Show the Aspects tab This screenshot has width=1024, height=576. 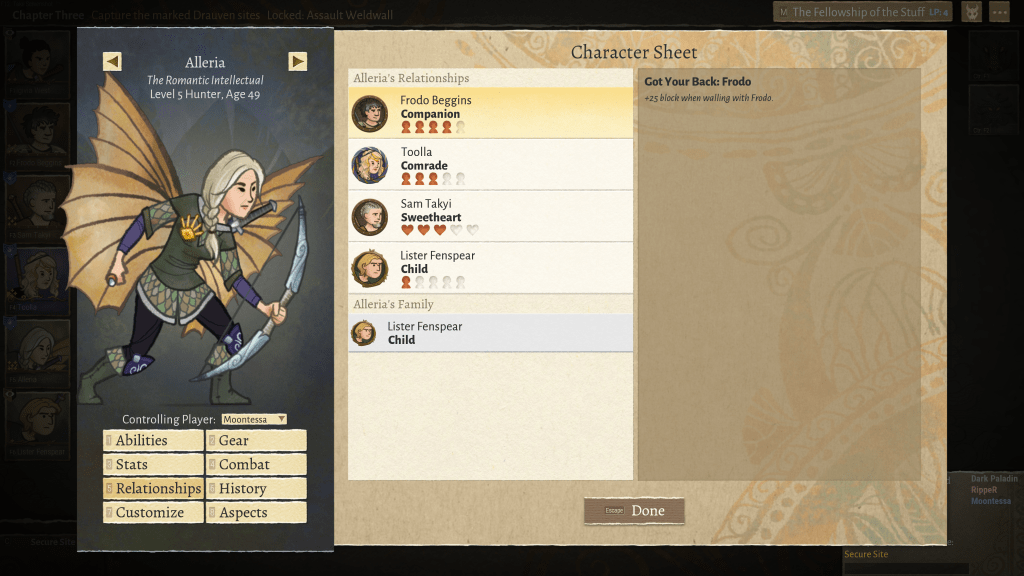point(256,513)
